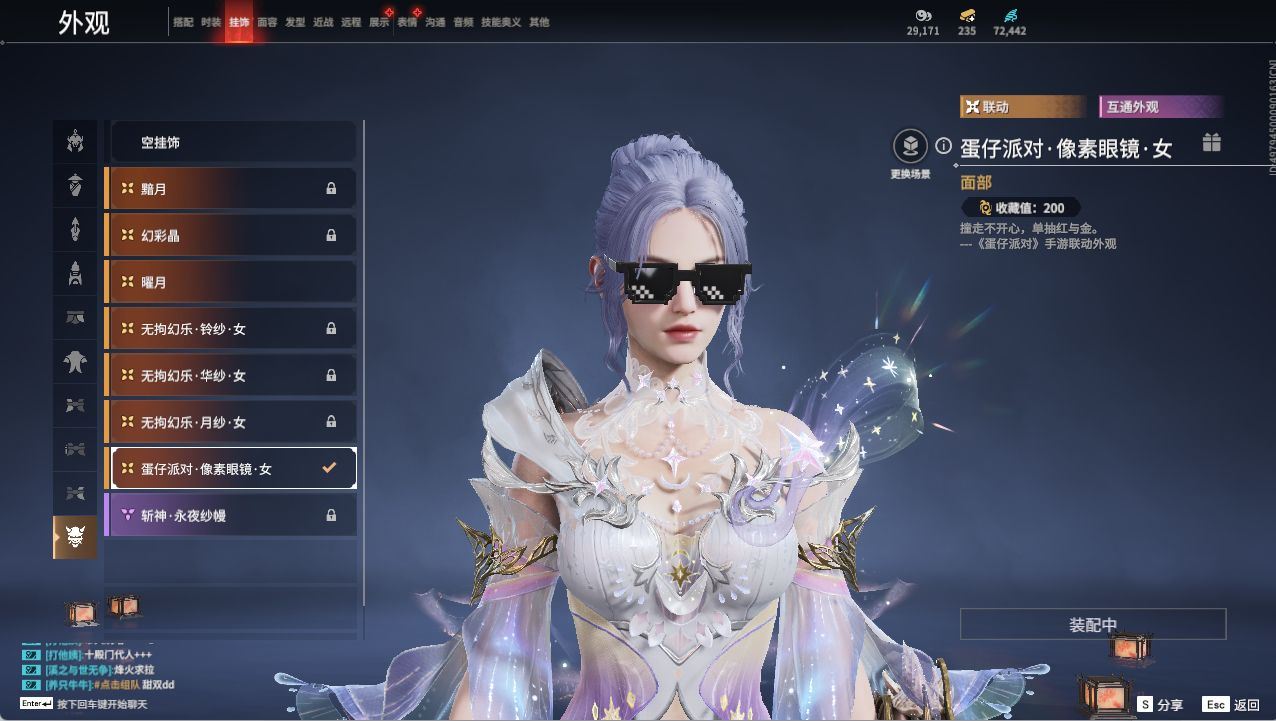Image resolution: width=1276 pixels, height=721 pixels.
Task: Choose the 空挂饰 empty accessory entry
Action: click(x=231, y=142)
